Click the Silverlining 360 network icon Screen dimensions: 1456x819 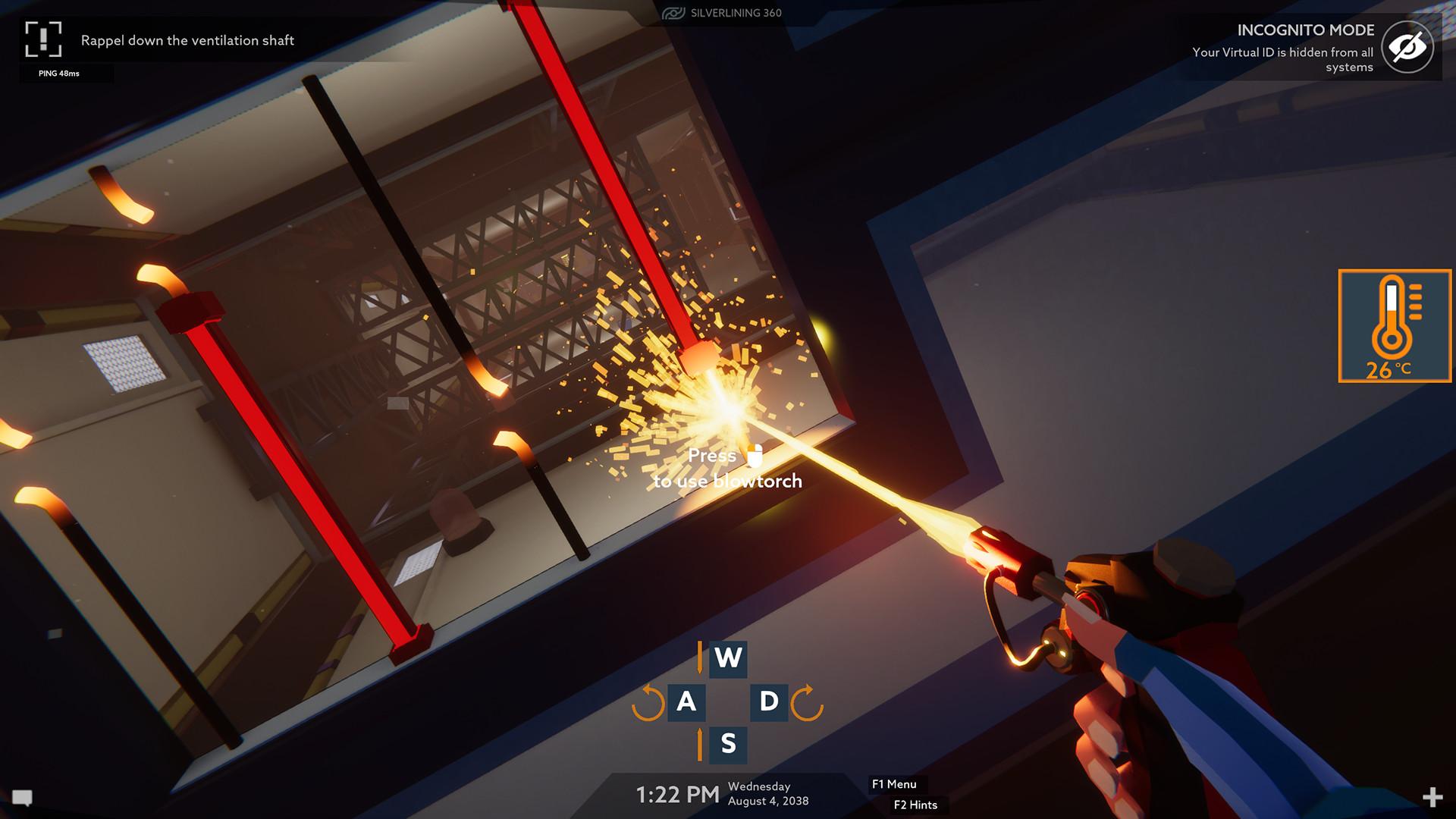pos(675,13)
